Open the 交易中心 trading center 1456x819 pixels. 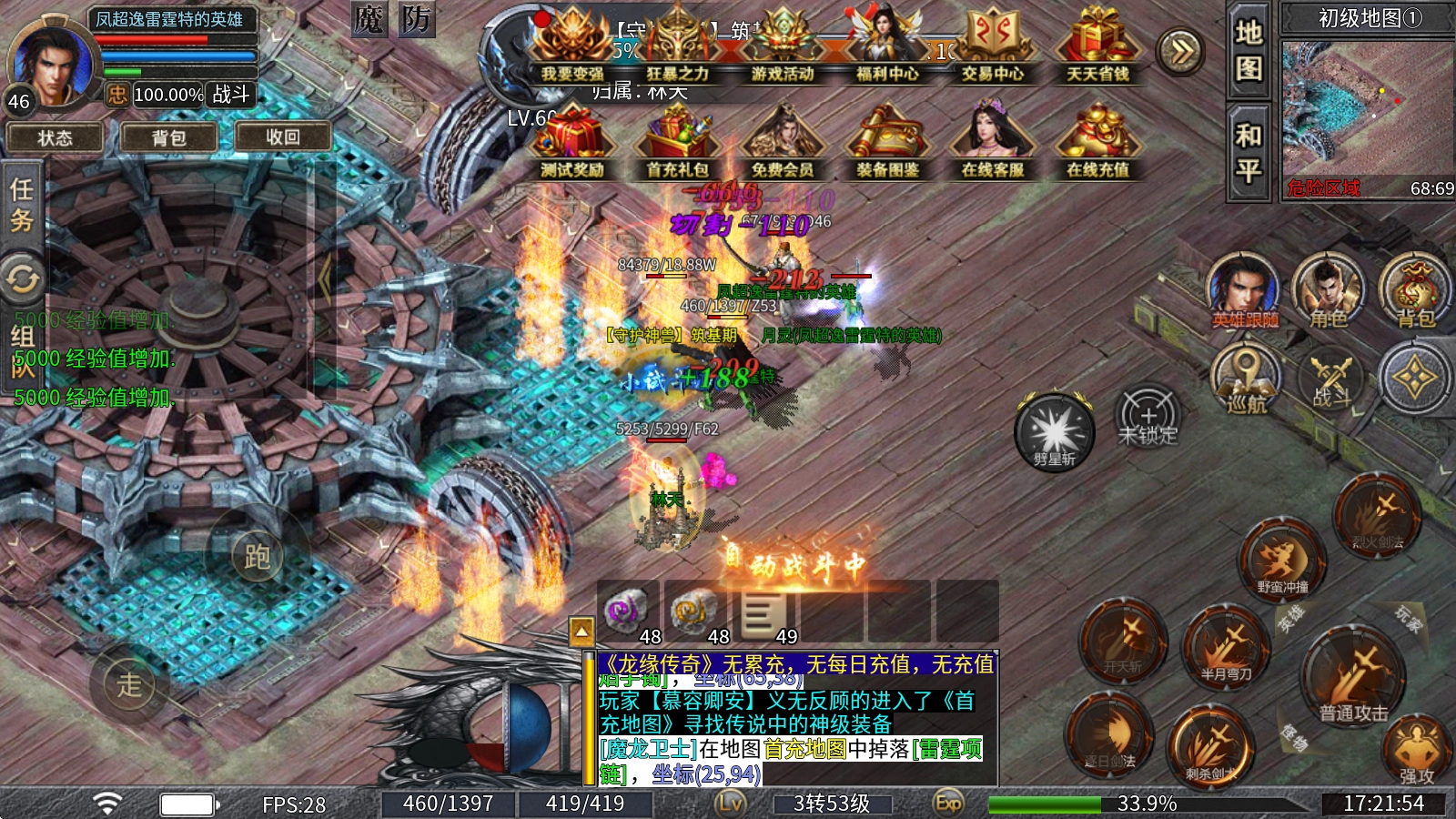tap(992, 50)
